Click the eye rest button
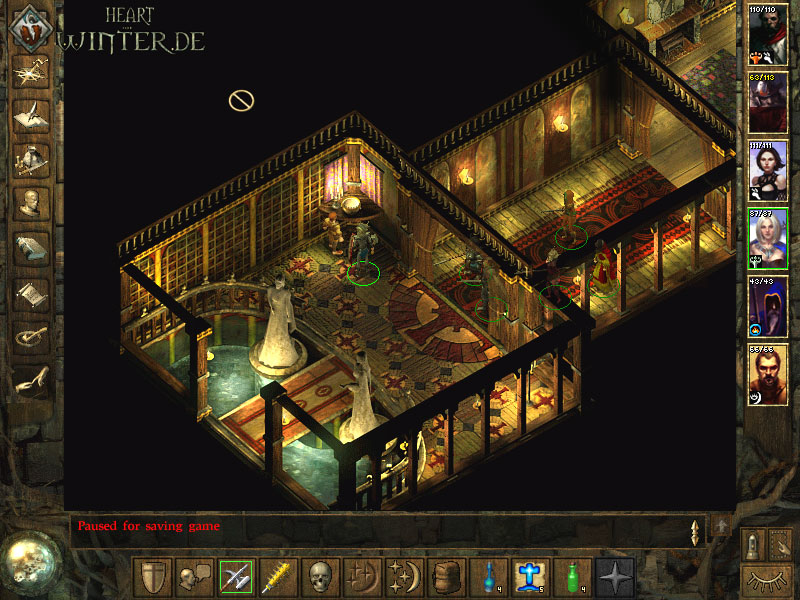This screenshot has width=800, height=600. [766, 579]
